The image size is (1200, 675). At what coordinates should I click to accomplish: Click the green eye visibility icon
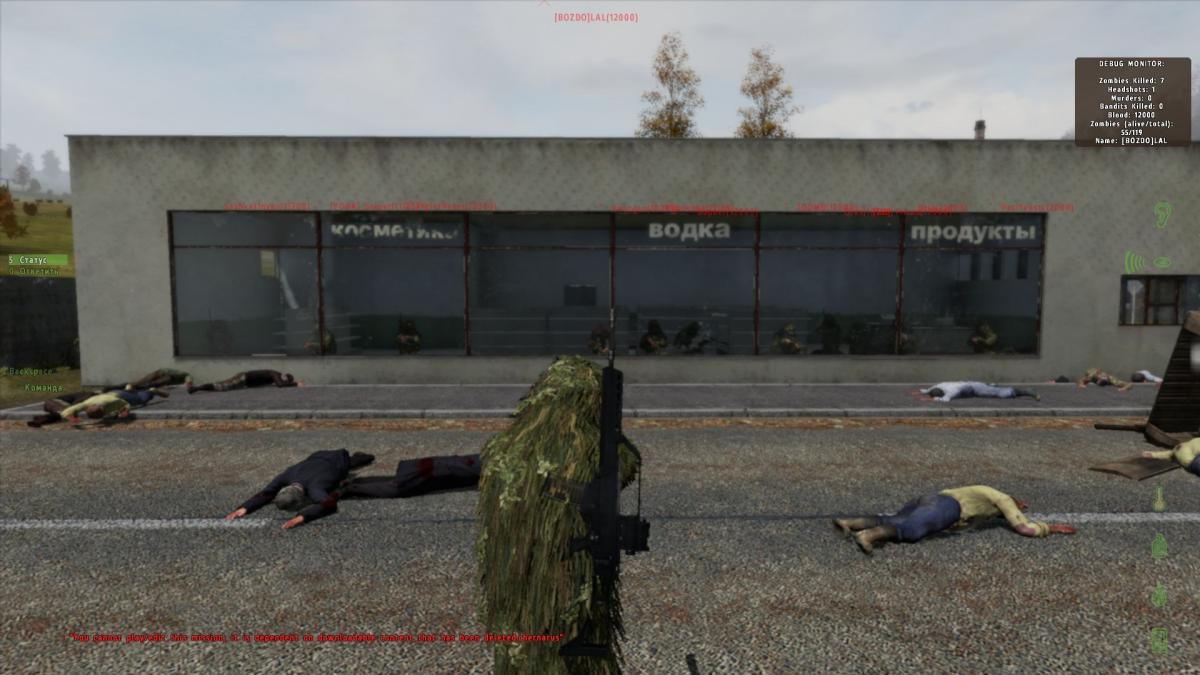point(1162,262)
